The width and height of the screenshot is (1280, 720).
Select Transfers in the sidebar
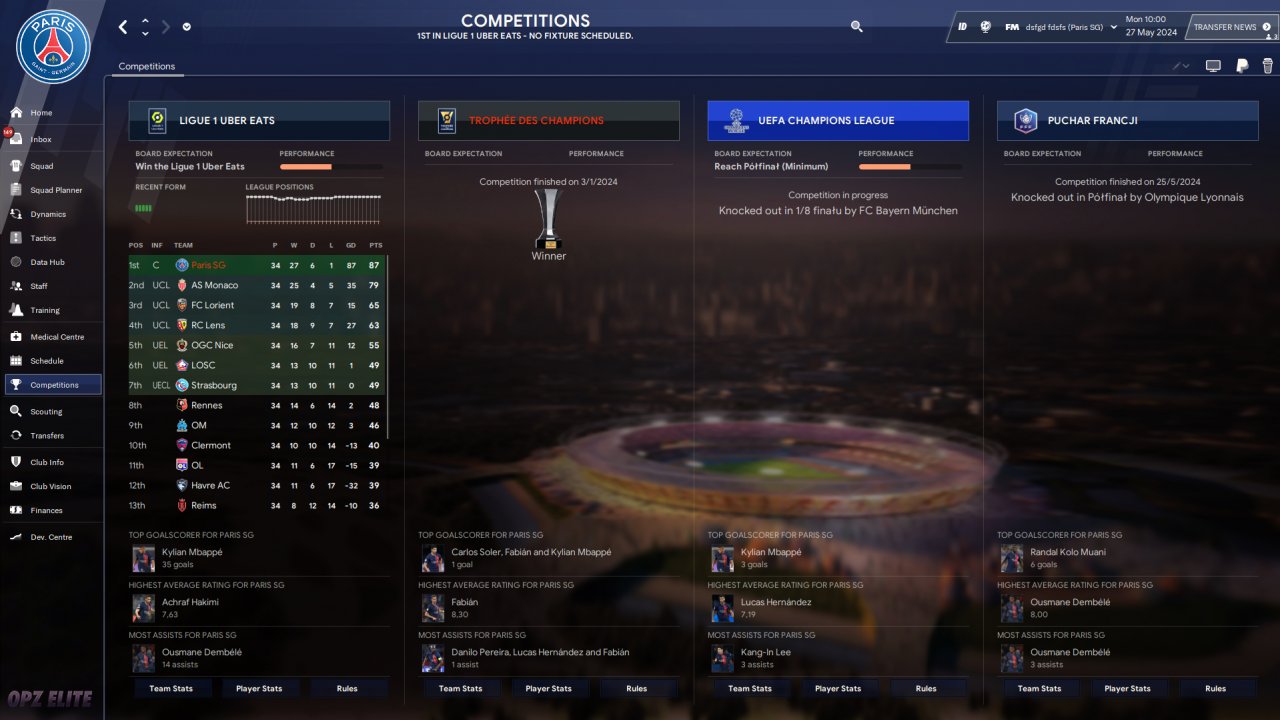46,436
